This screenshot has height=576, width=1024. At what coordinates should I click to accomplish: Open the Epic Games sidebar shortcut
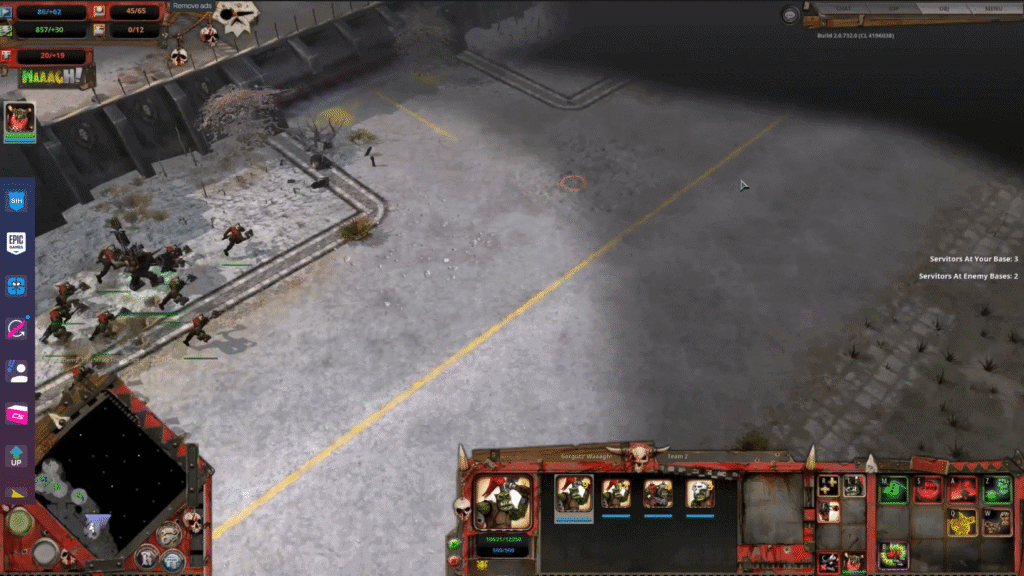pyautogui.click(x=17, y=242)
